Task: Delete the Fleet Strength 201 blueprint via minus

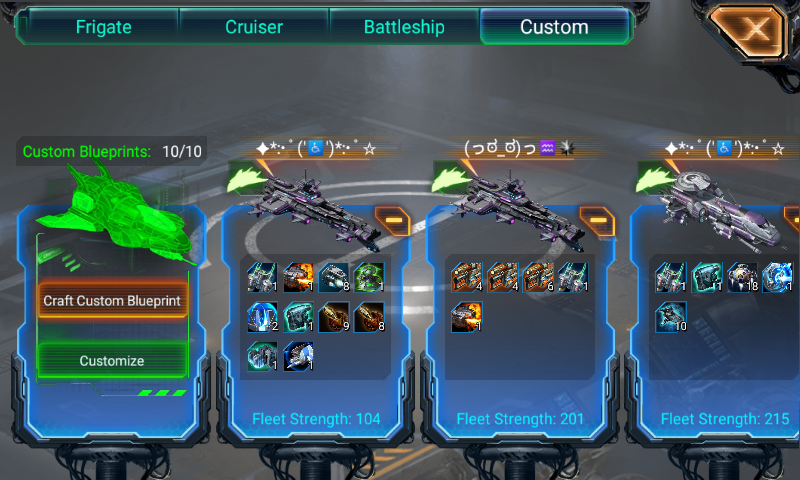Action: [x=595, y=220]
